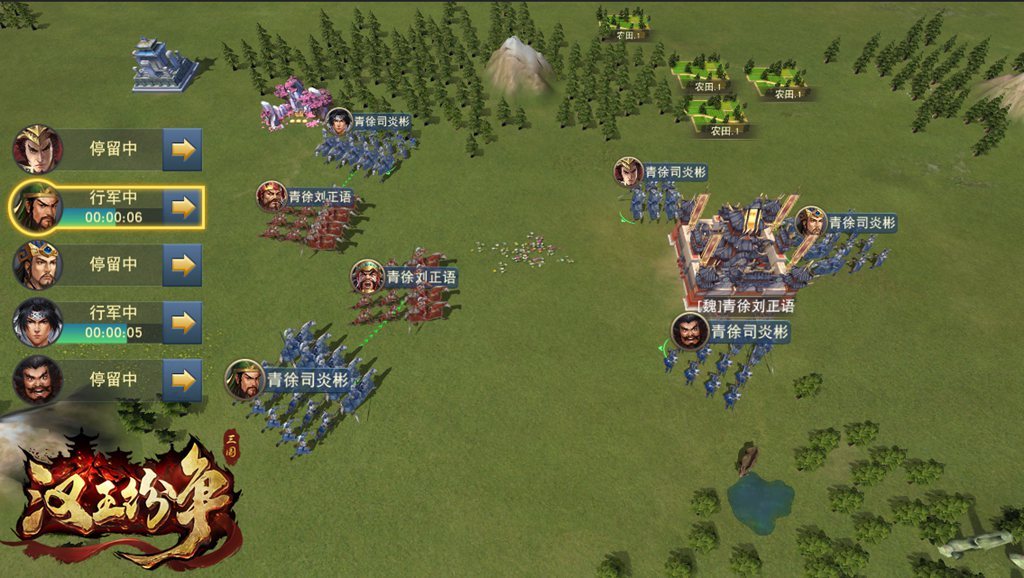This screenshot has width=1024, height=578.
Task: Click the arrow next to the blue-jeweled helmet general
Action: pos(182,265)
